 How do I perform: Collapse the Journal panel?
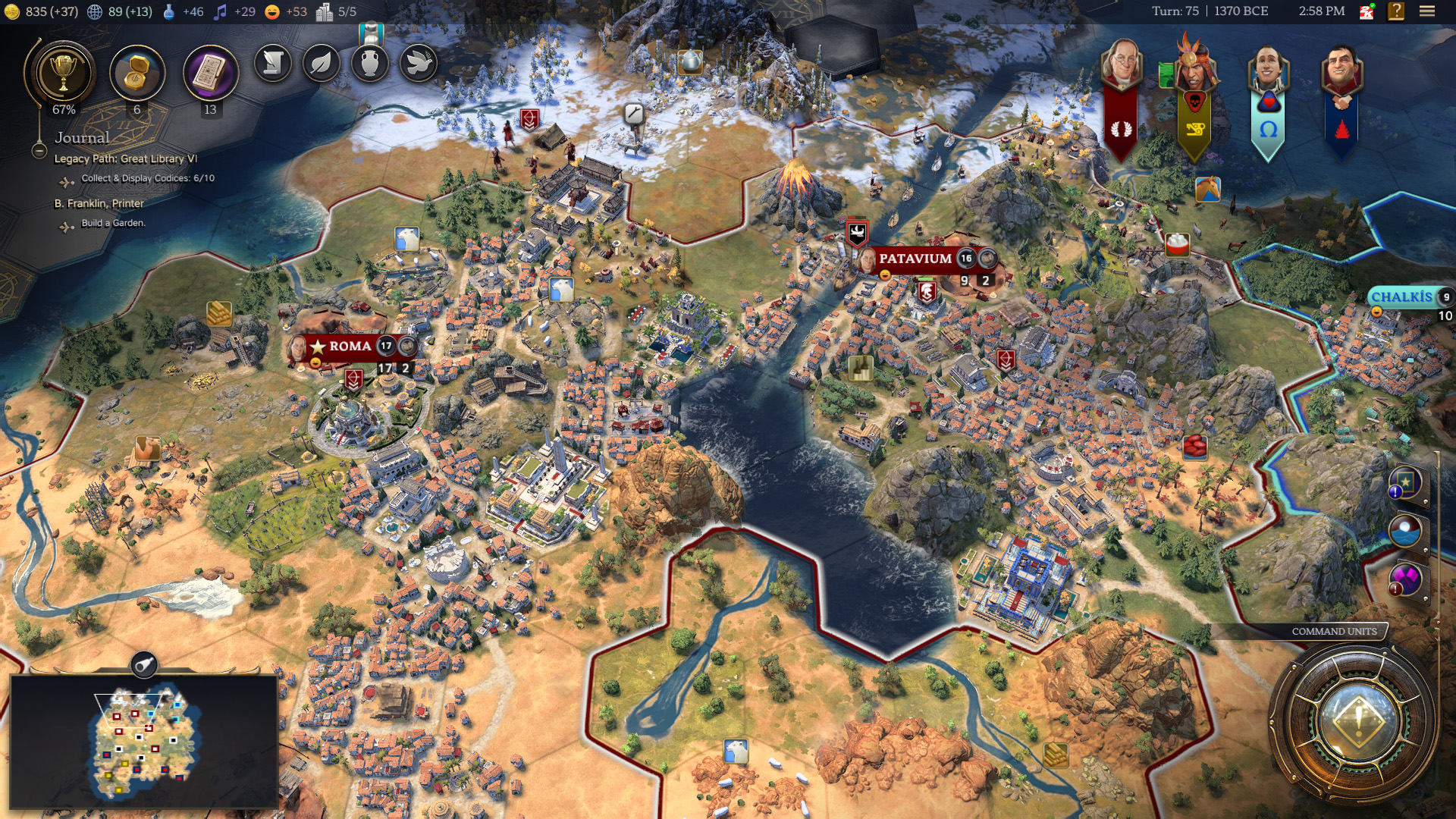[x=39, y=151]
